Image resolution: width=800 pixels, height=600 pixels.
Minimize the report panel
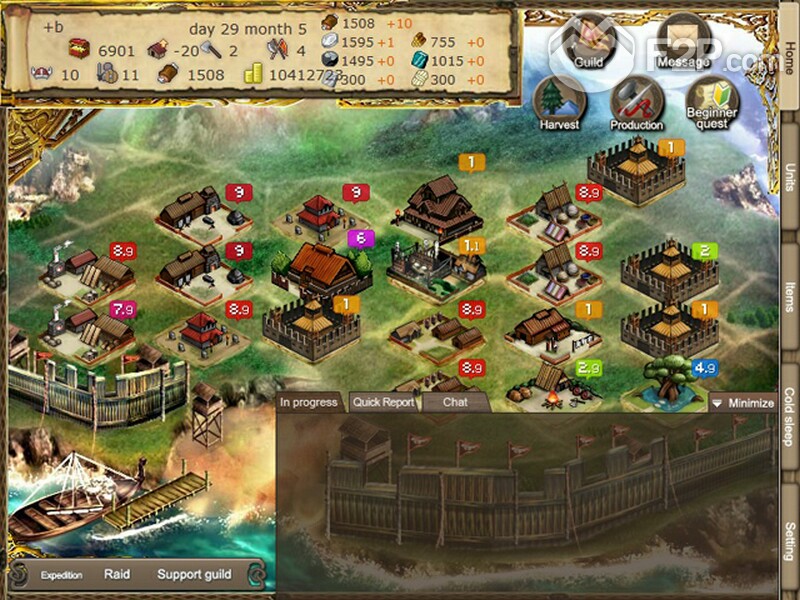point(743,403)
